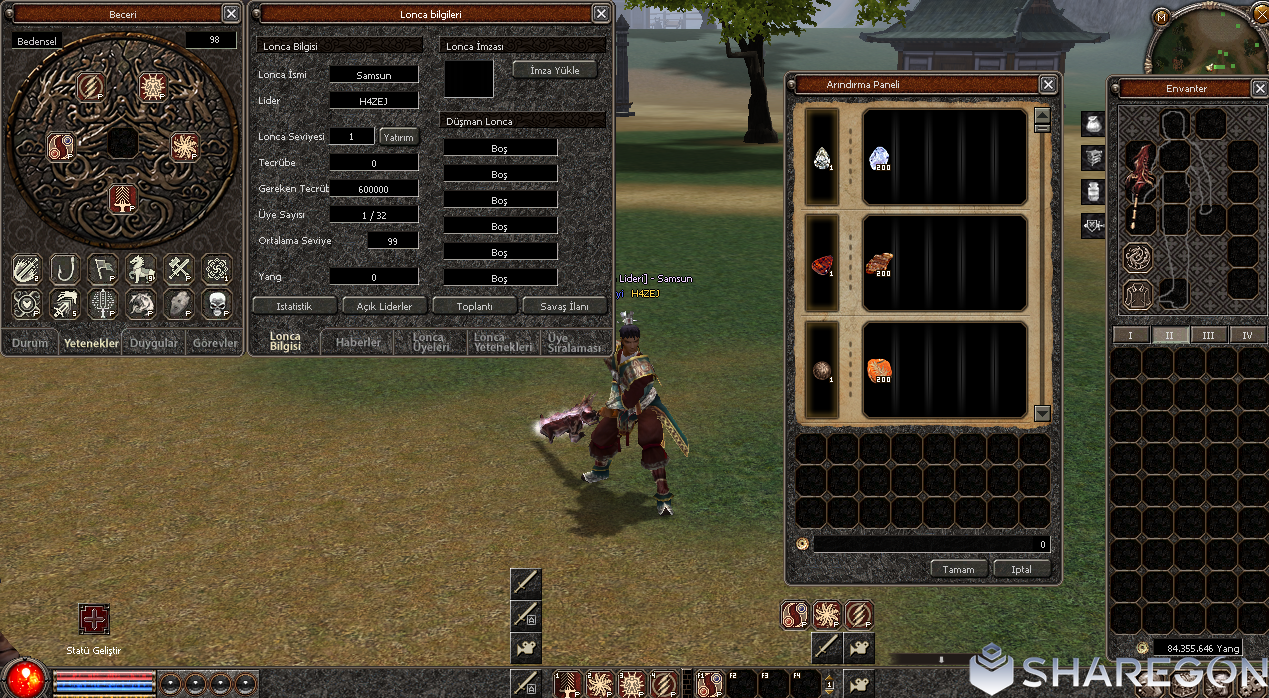Open the Görevler quests tab

coord(215,343)
